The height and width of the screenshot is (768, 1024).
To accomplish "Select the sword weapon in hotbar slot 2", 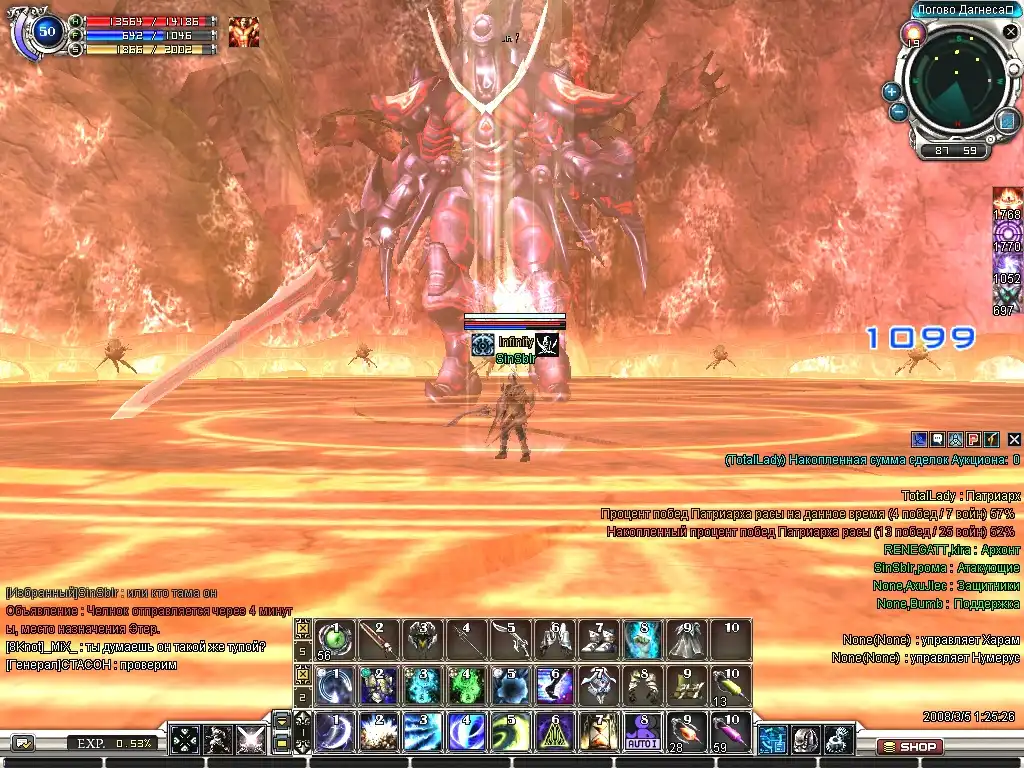I will tap(377, 639).
